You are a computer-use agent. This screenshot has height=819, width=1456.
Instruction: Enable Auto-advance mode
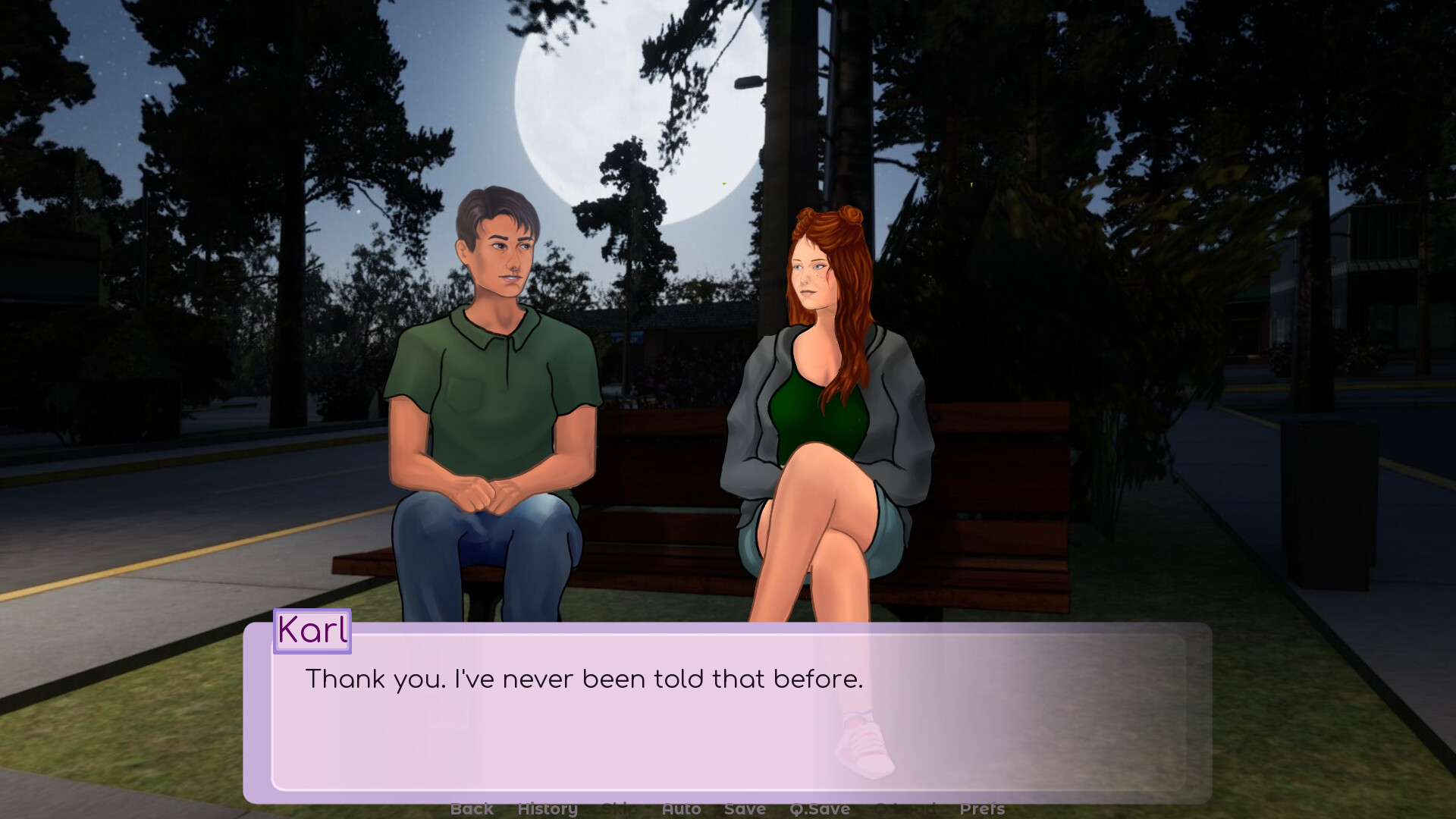(x=681, y=809)
